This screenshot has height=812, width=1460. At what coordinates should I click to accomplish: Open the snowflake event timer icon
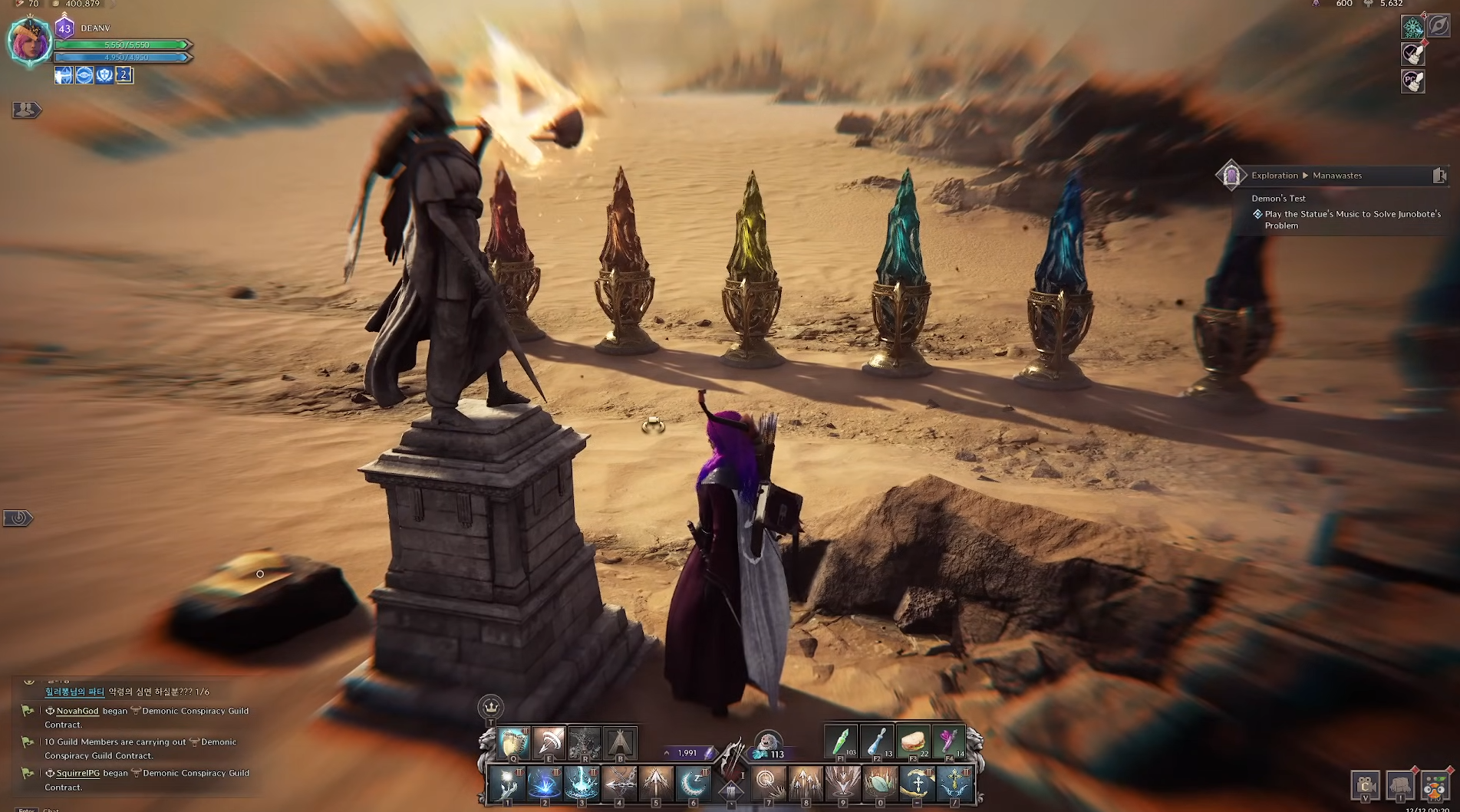(x=1412, y=28)
